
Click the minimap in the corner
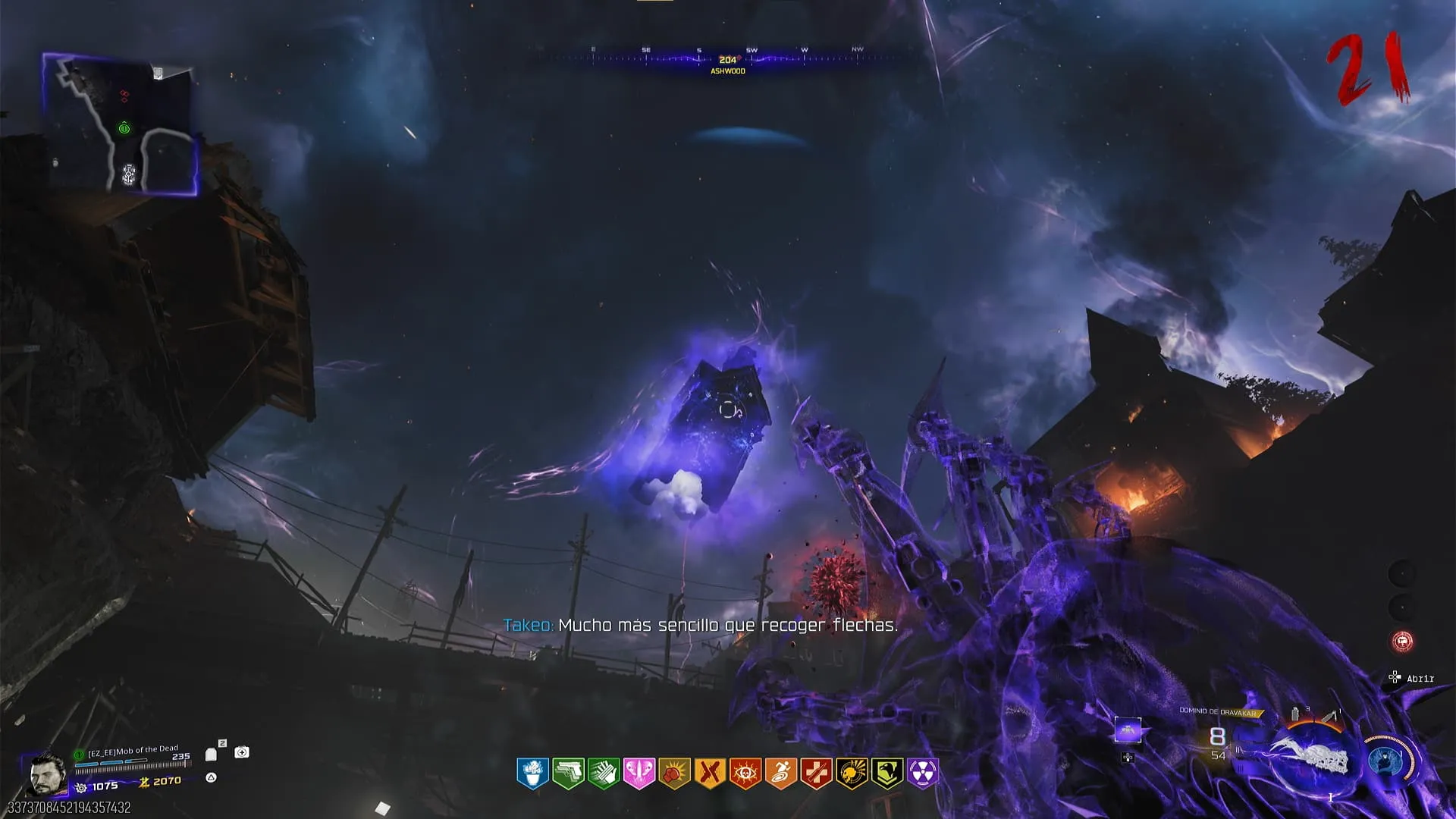[120, 124]
